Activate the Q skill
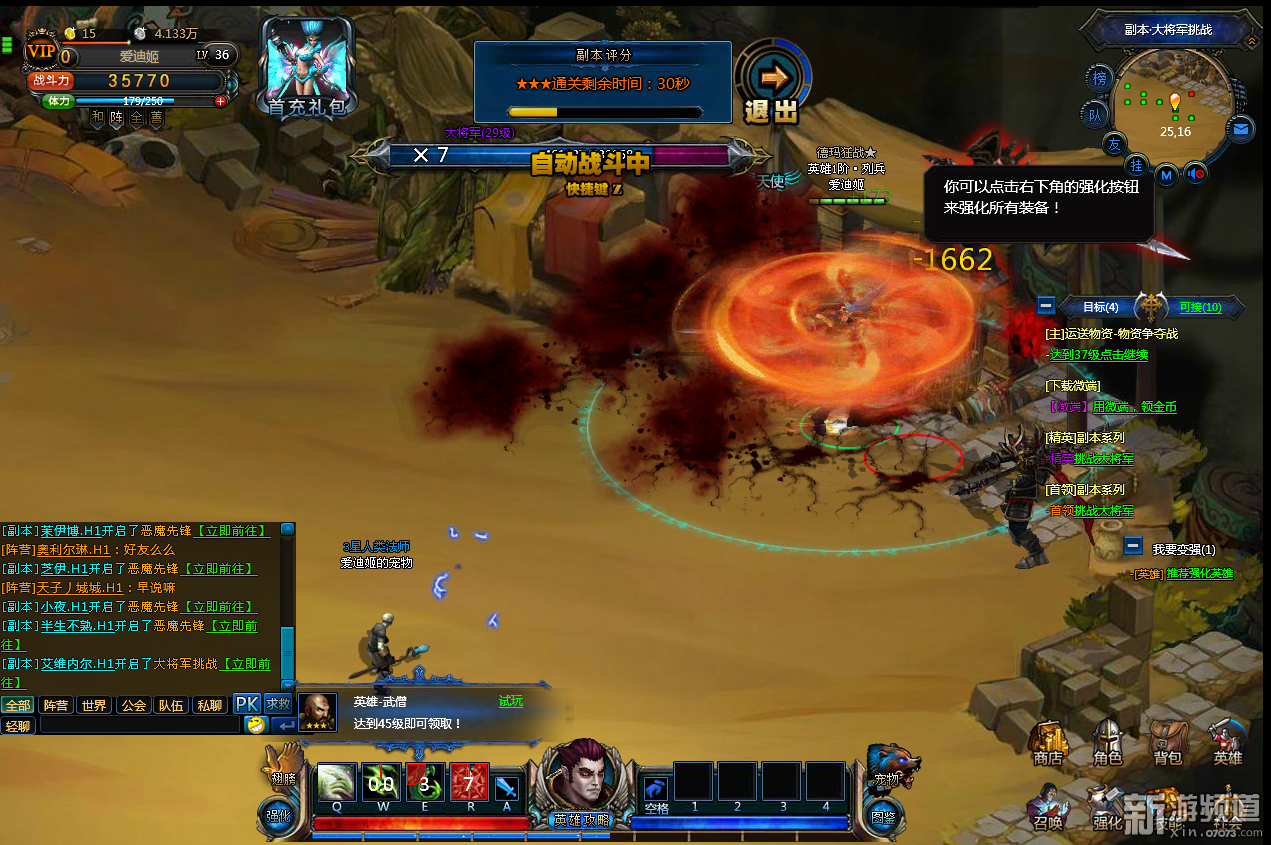This screenshot has height=845, width=1271. (x=336, y=783)
